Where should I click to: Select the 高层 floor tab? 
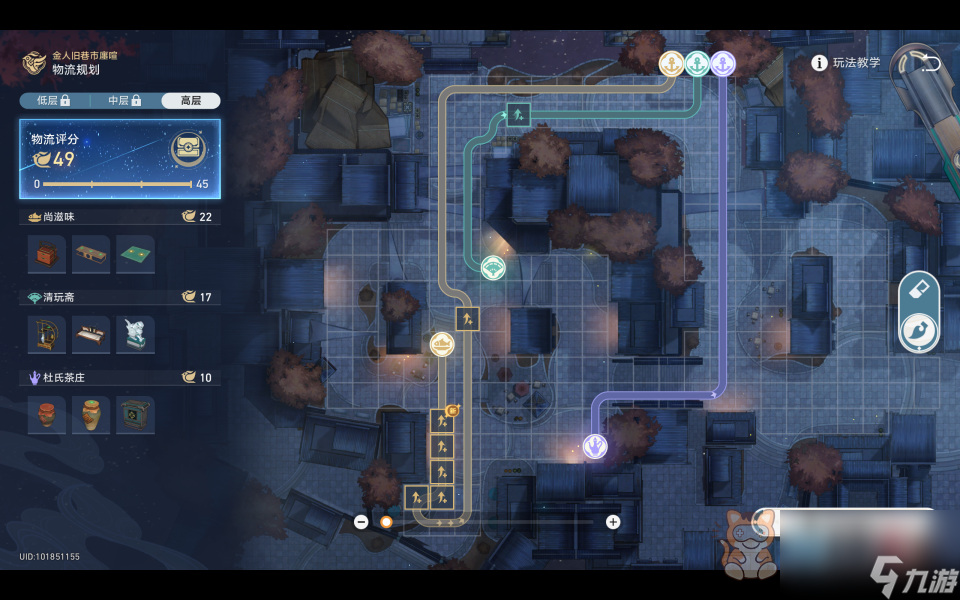tap(190, 100)
